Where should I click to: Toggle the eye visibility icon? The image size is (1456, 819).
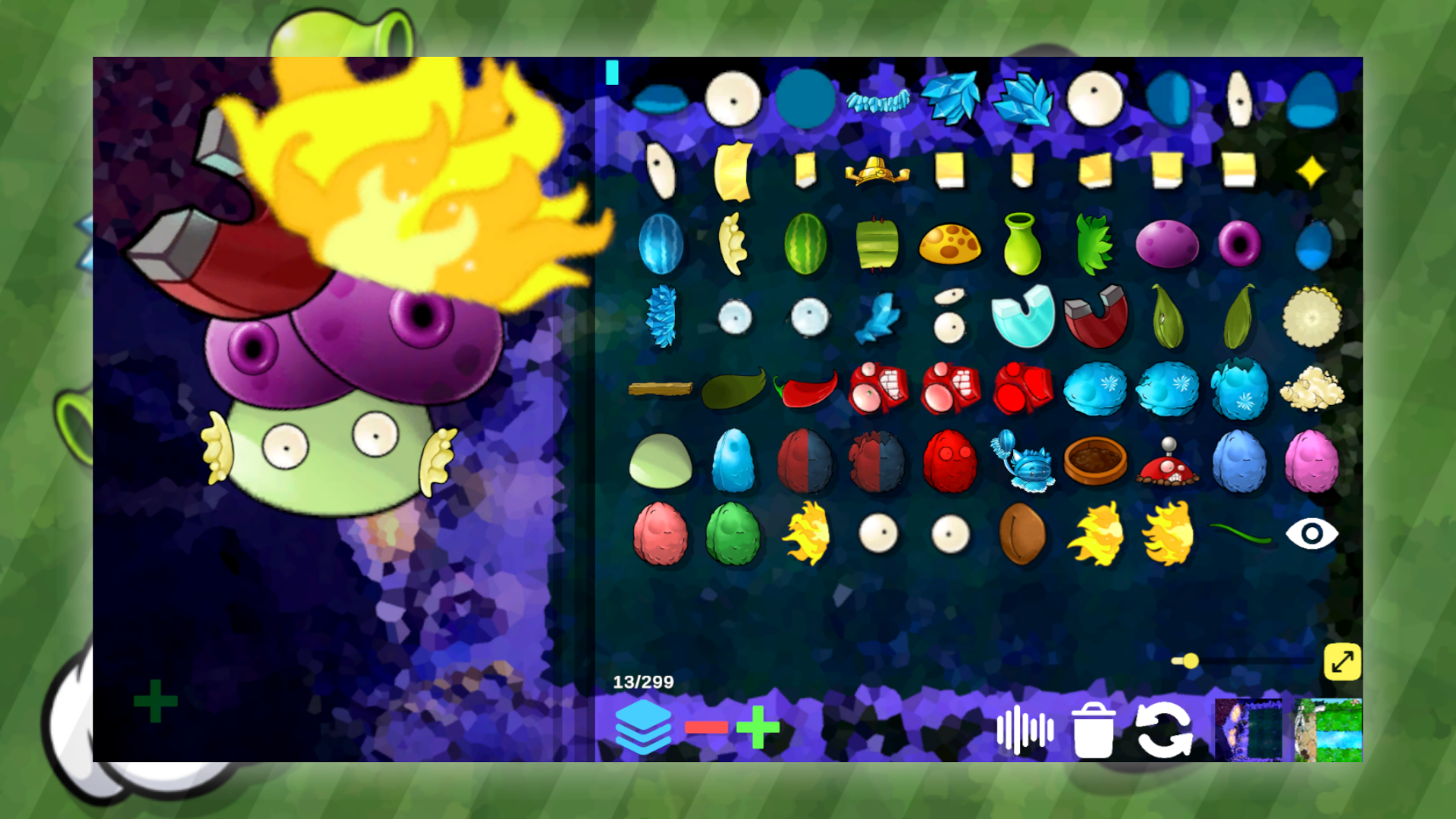(1312, 534)
